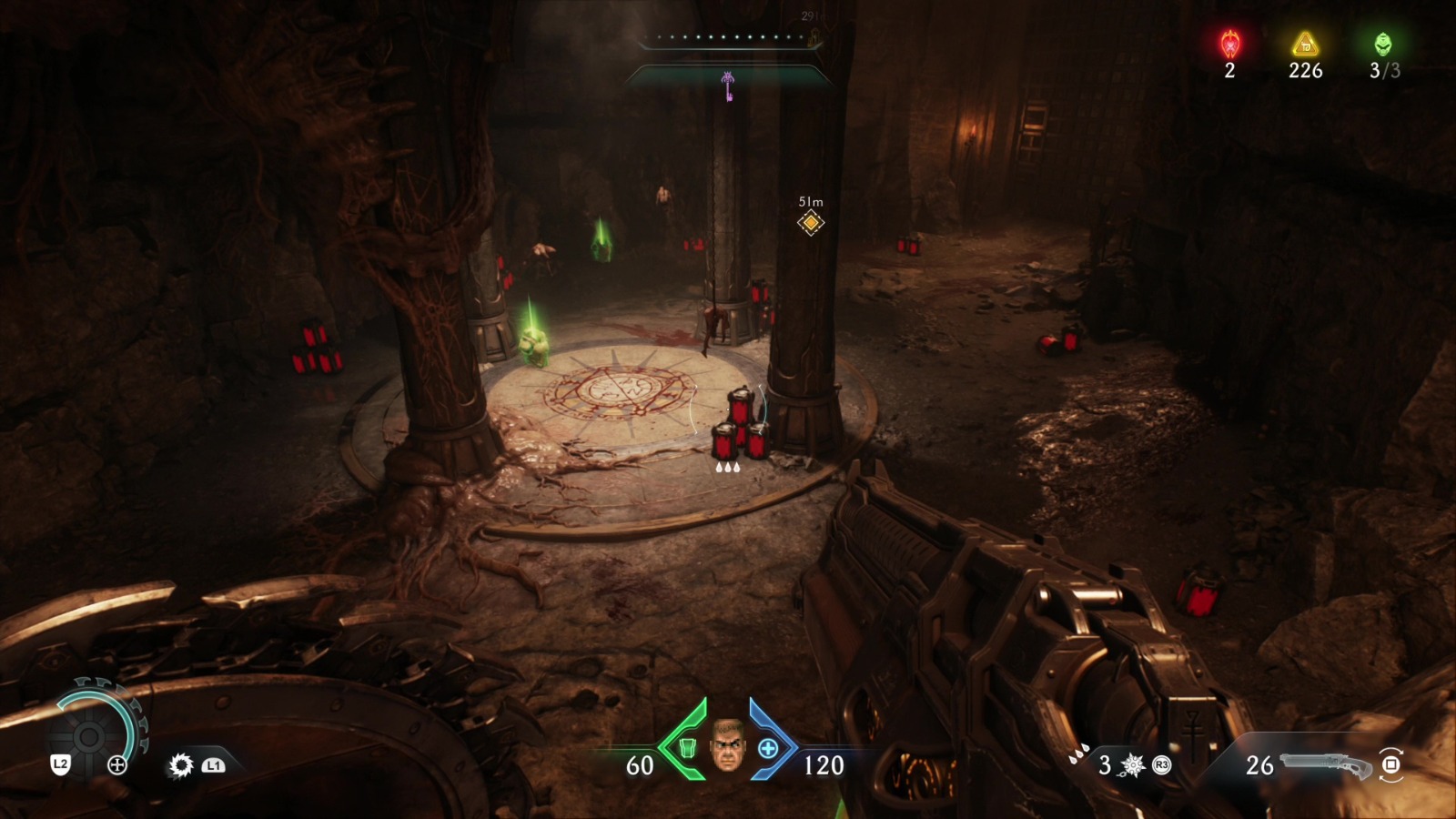Screen dimensions: 1456x819
Task: Click the crosshair icon beside the shield wheel
Action: coord(117,764)
